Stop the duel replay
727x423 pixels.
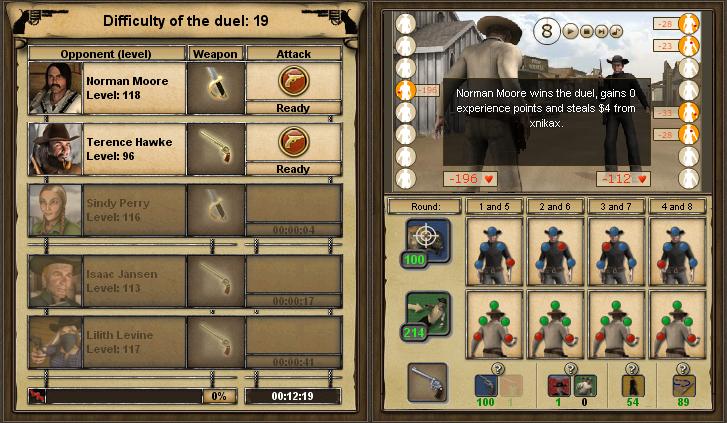[x=585, y=31]
